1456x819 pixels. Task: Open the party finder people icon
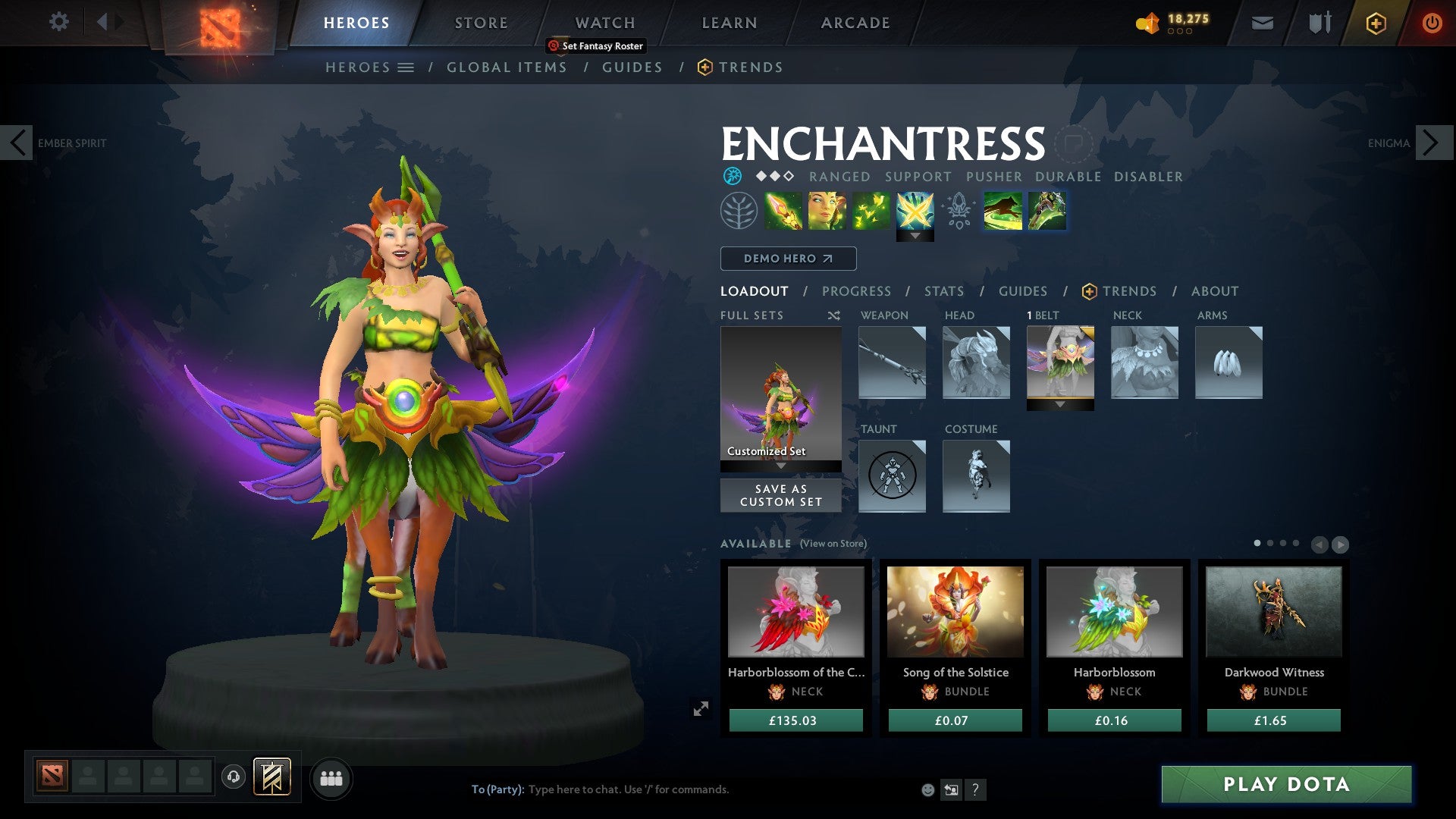click(x=331, y=777)
